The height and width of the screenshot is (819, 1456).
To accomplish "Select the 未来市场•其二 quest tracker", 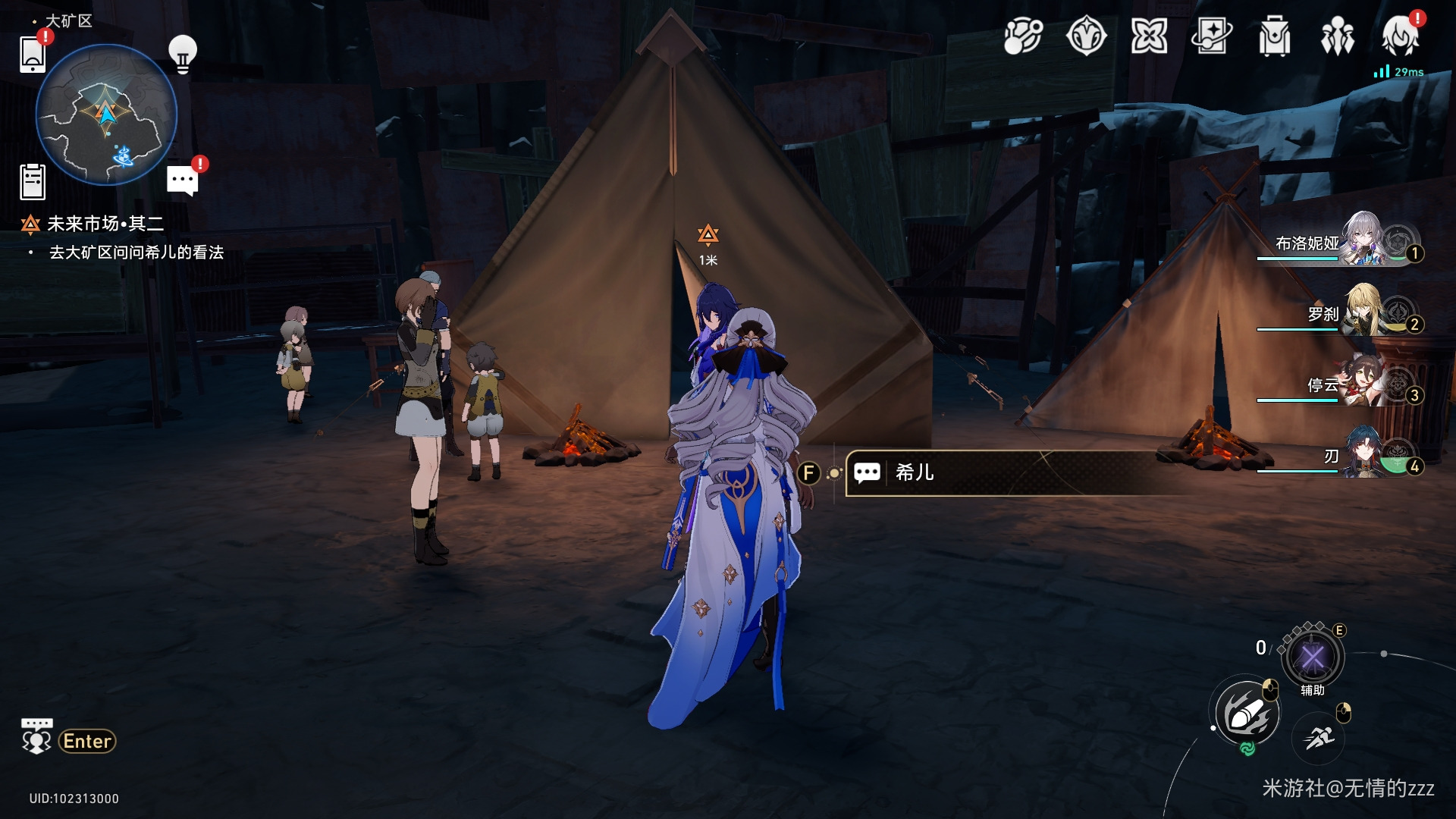I will click(x=105, y=224).
